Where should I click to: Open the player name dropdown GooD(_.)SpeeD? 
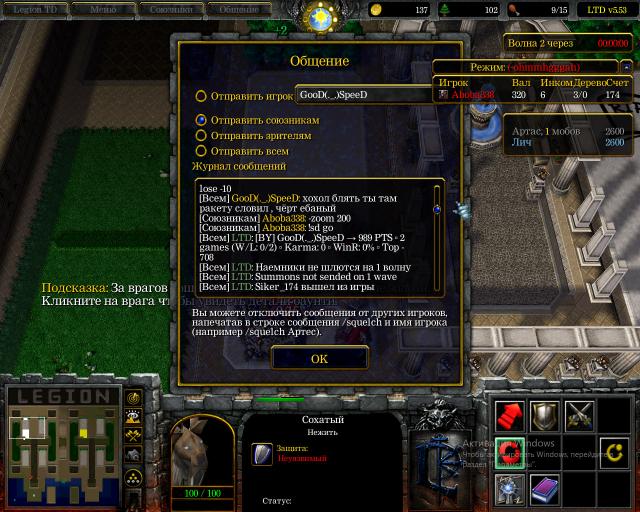[x=363, y=95]
